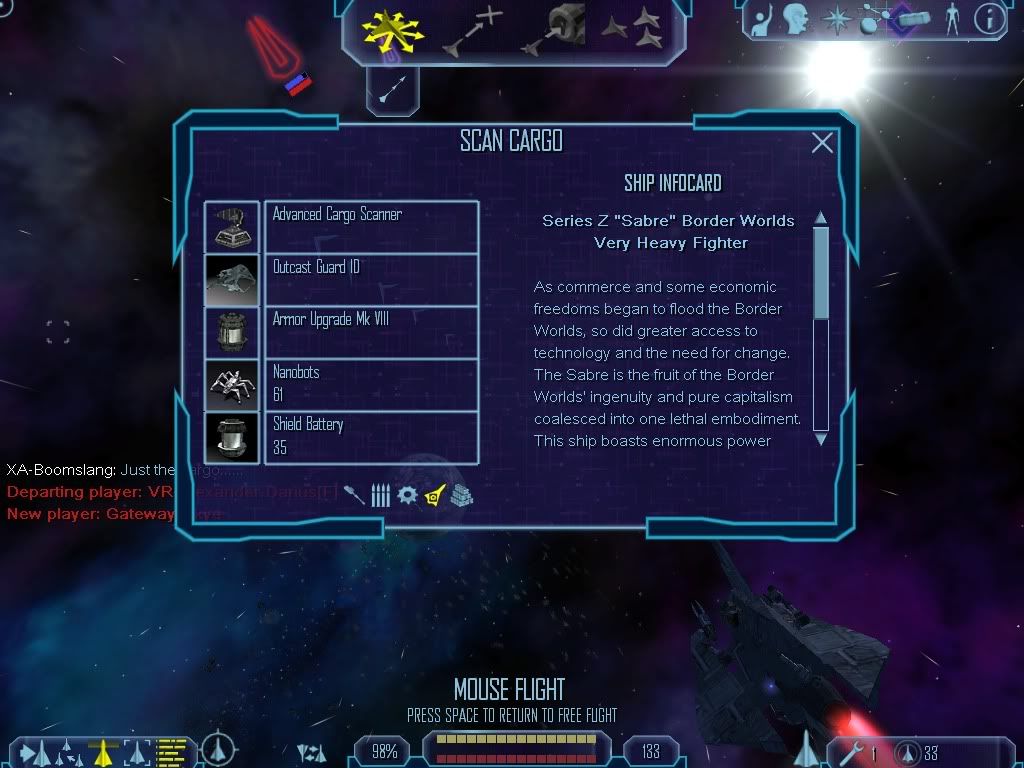This screenshot has width=1024, height=768.
Task: Activate the dock maneuver icon
Action: 555,31
